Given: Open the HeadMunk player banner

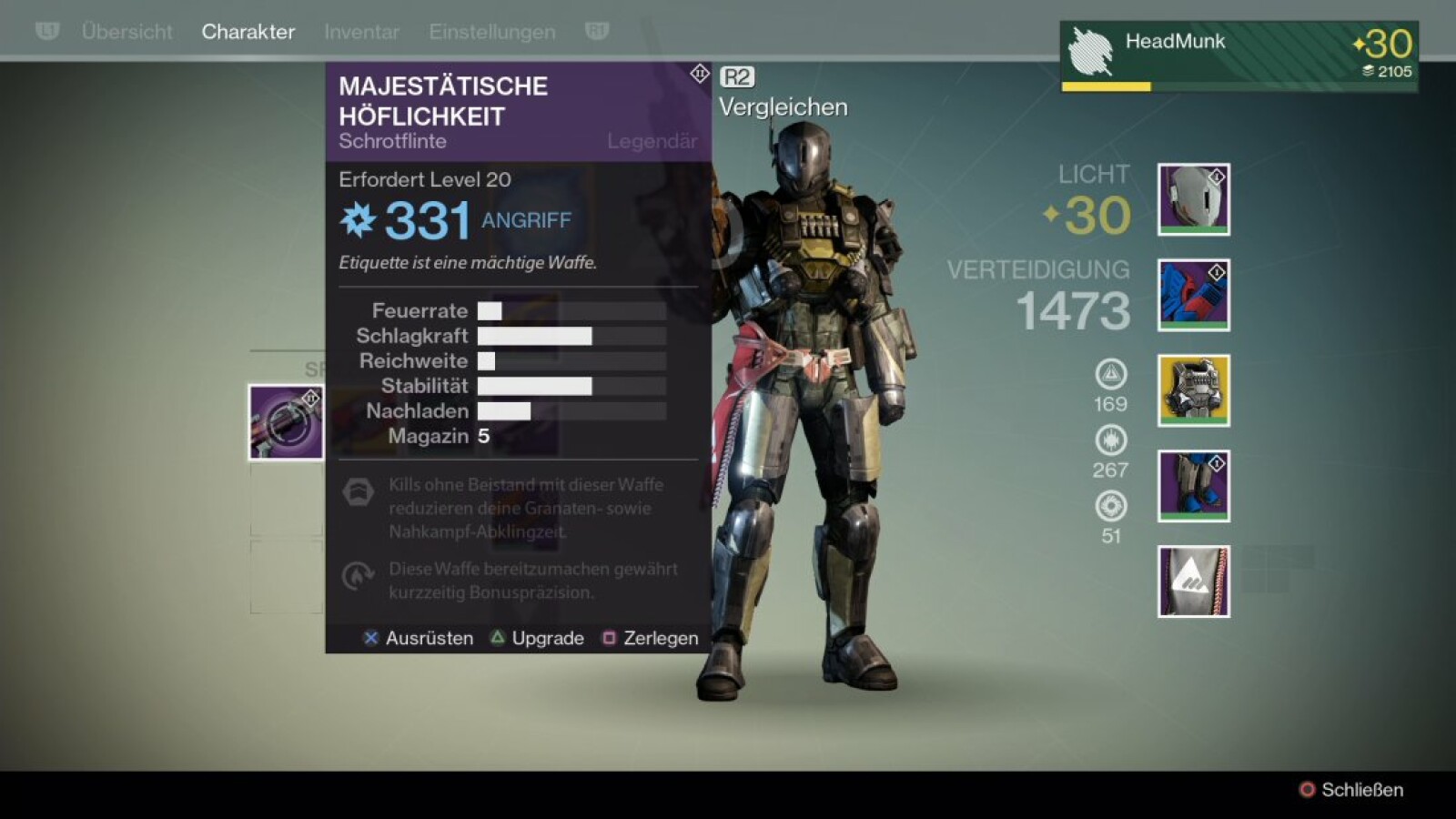Looking at the screenshot, I should click(1239, 56).
